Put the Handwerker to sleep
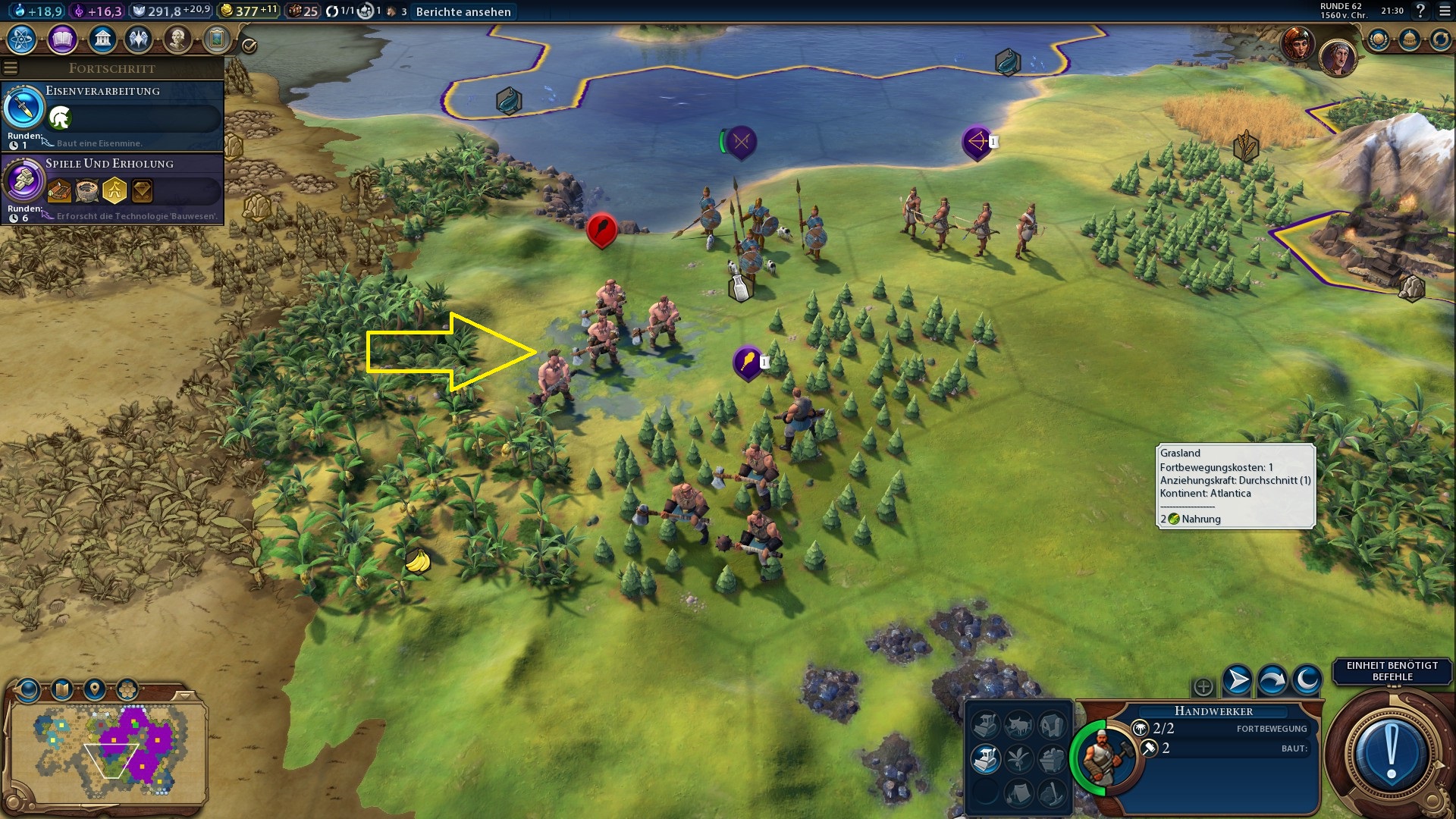 tap(1307, 679)
